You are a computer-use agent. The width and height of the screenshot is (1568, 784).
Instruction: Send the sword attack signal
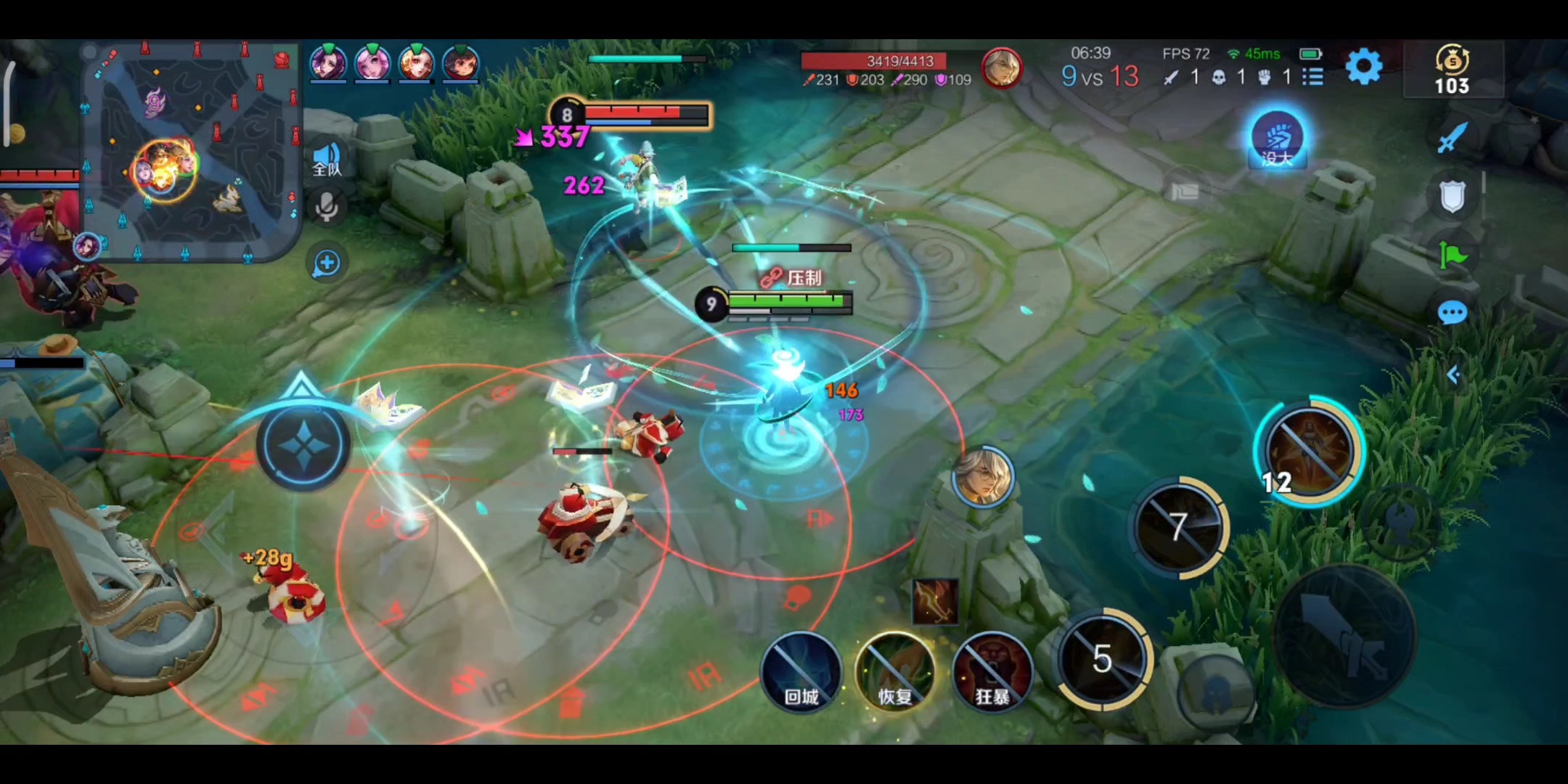click(1452, 137)
